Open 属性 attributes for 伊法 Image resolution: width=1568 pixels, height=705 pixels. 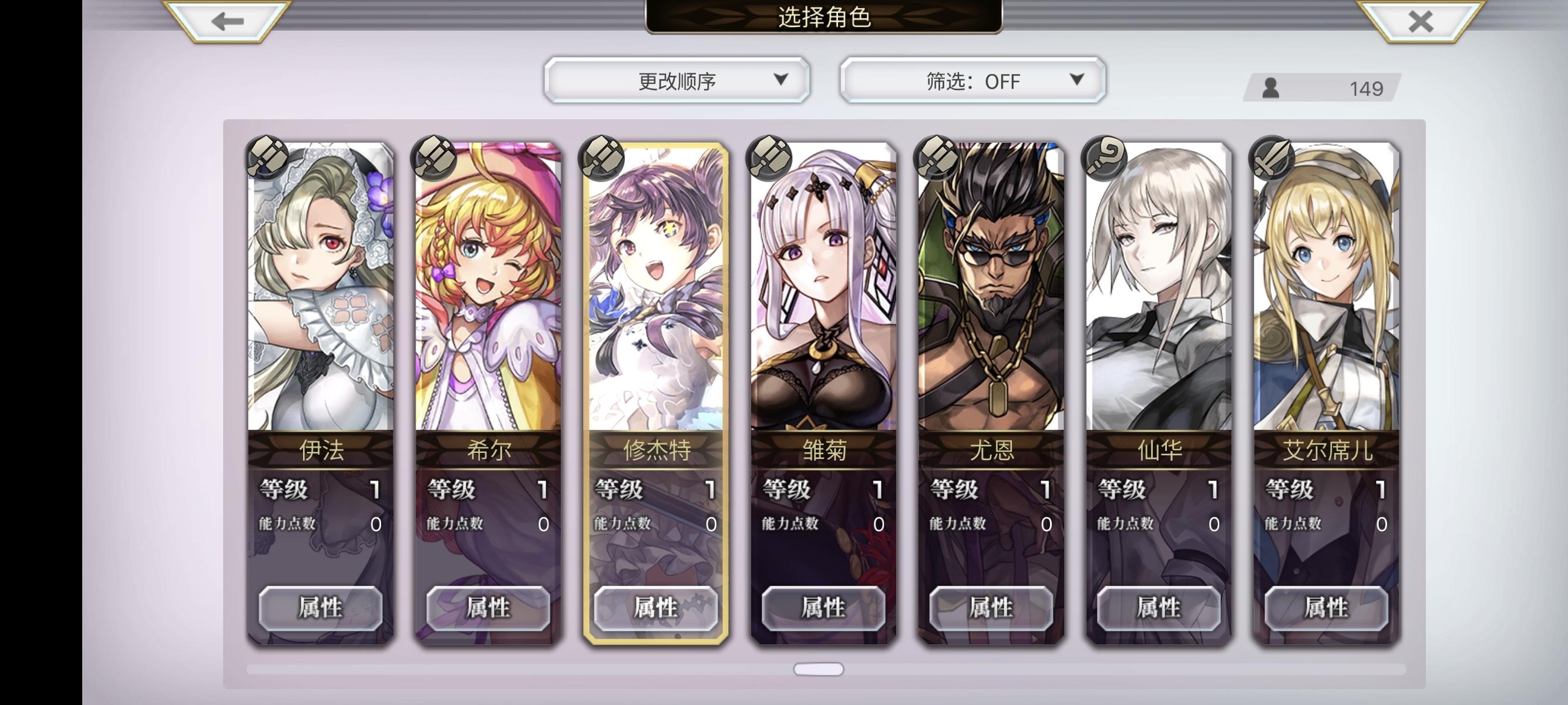(321, 608)
